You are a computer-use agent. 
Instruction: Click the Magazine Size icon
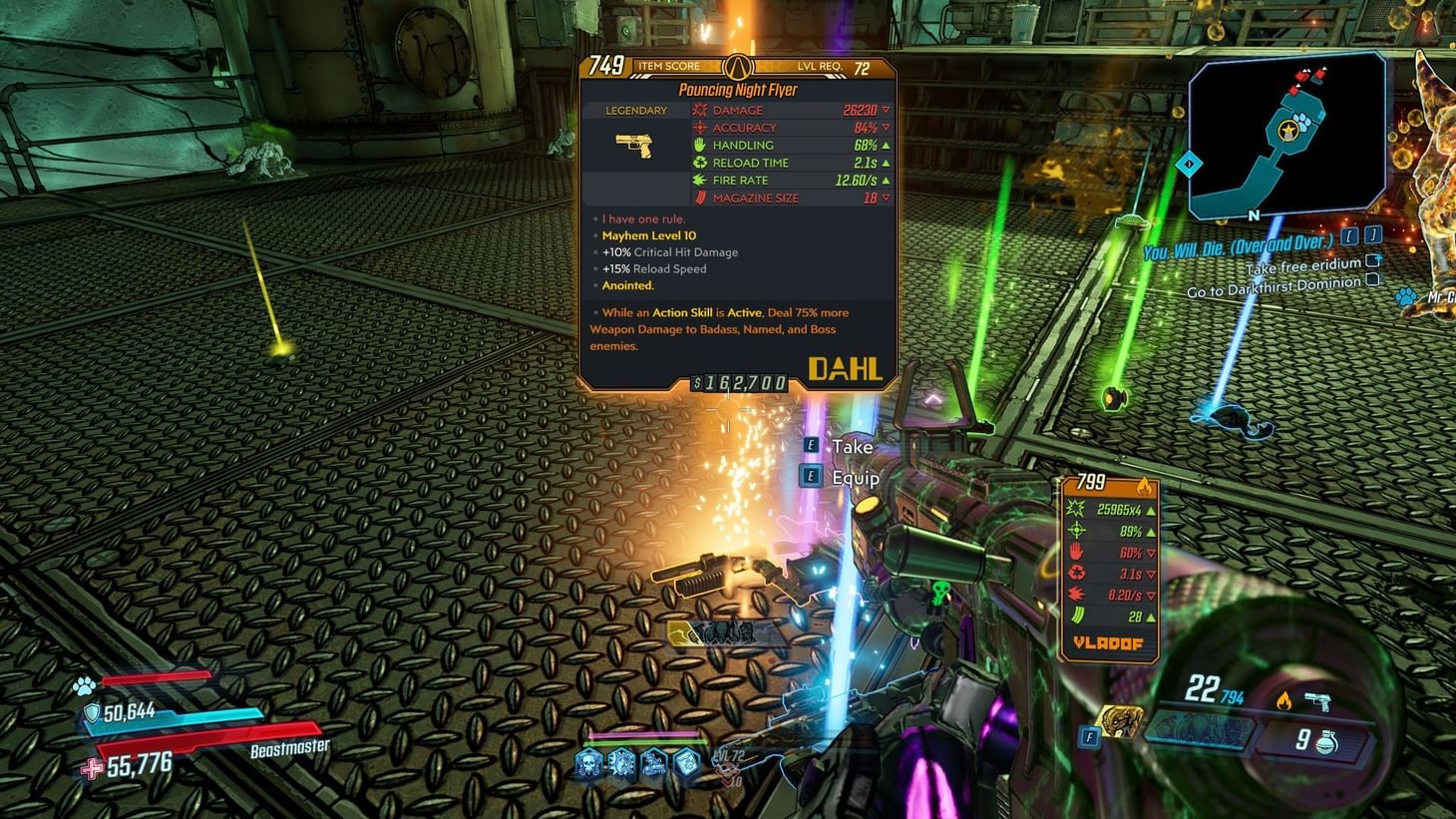[700, 198]
